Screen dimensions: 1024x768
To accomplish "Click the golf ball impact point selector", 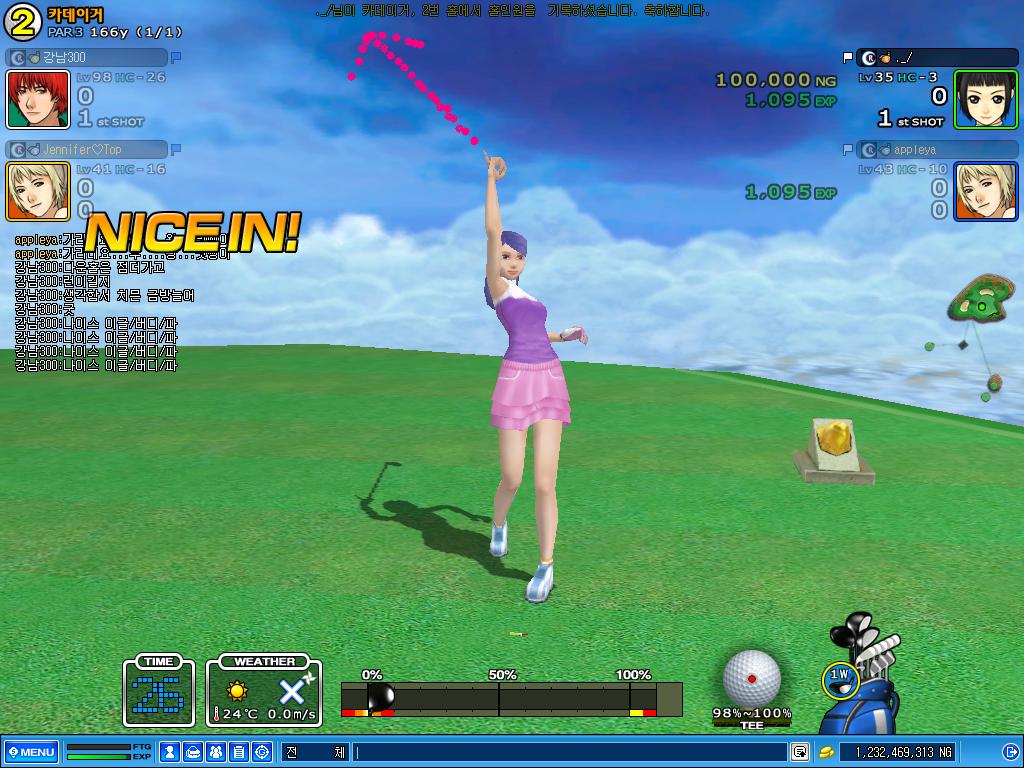I will pos(751,679).
